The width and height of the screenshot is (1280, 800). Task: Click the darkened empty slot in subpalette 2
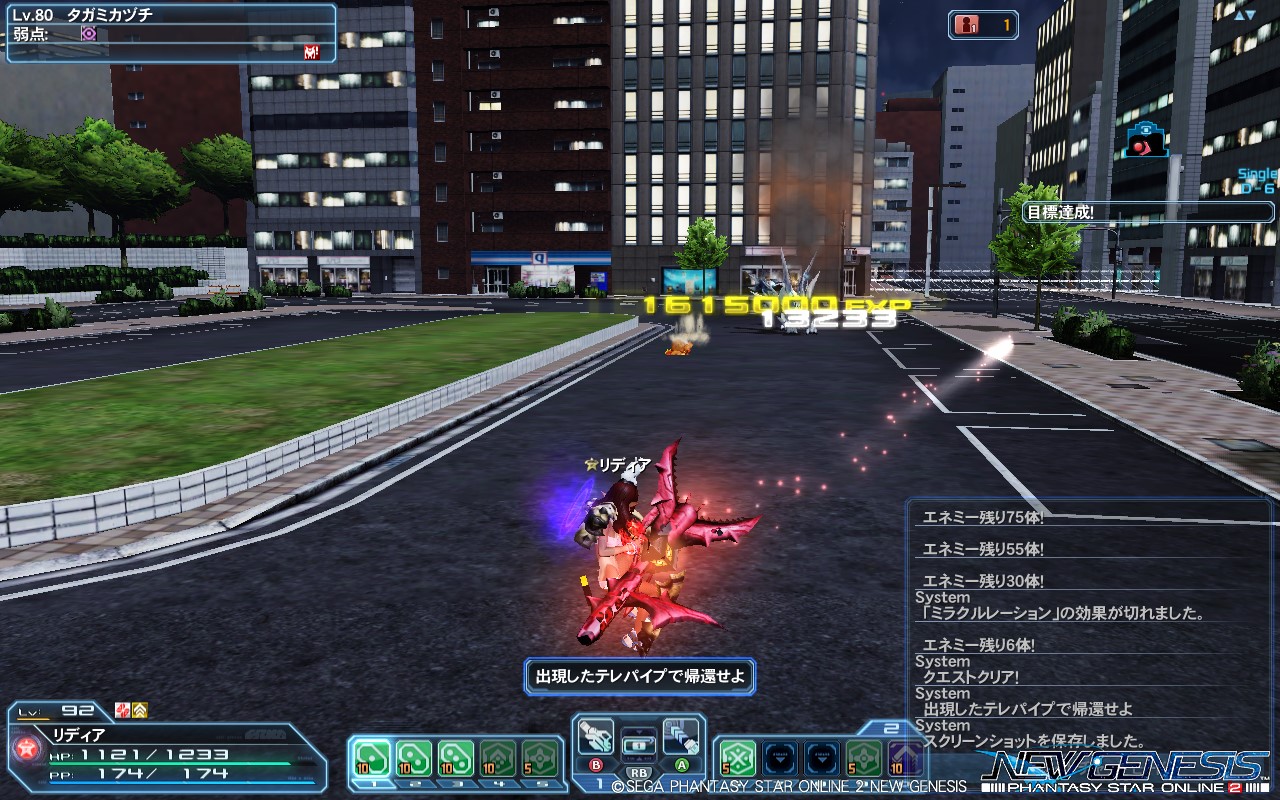(x=779, y=758)
